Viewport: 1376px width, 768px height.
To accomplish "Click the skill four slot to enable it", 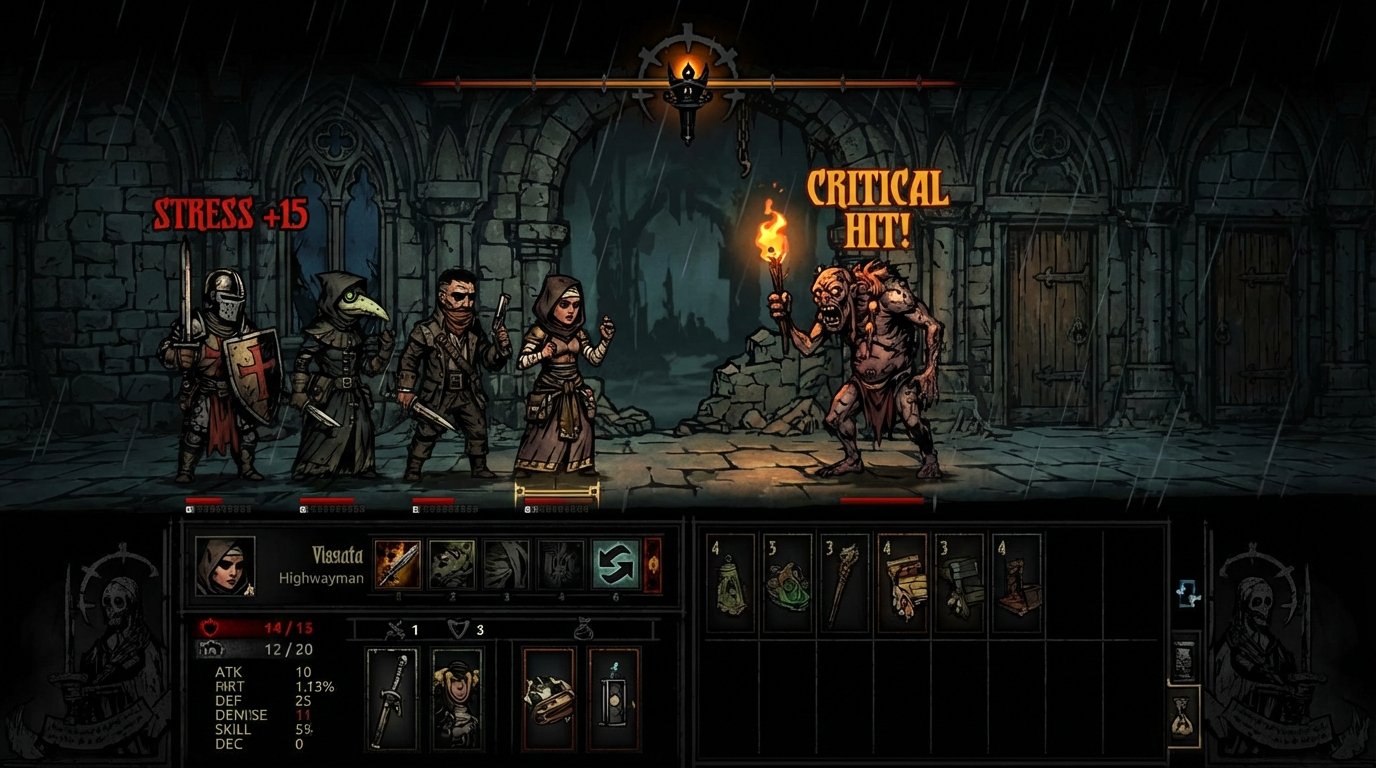I will pos(558,565).
